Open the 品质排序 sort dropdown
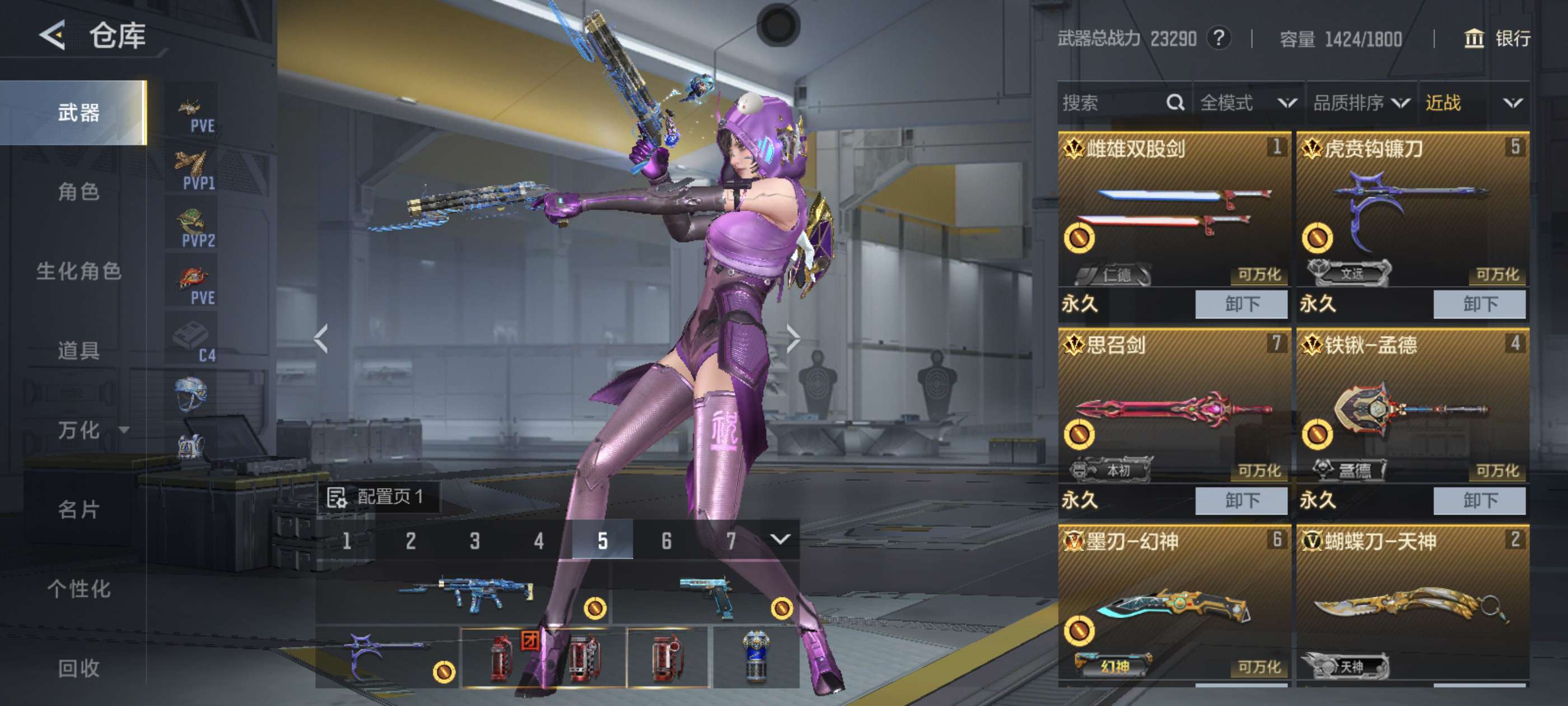This screenshot has height=706, width=1568. click(x=1361, y=103)
